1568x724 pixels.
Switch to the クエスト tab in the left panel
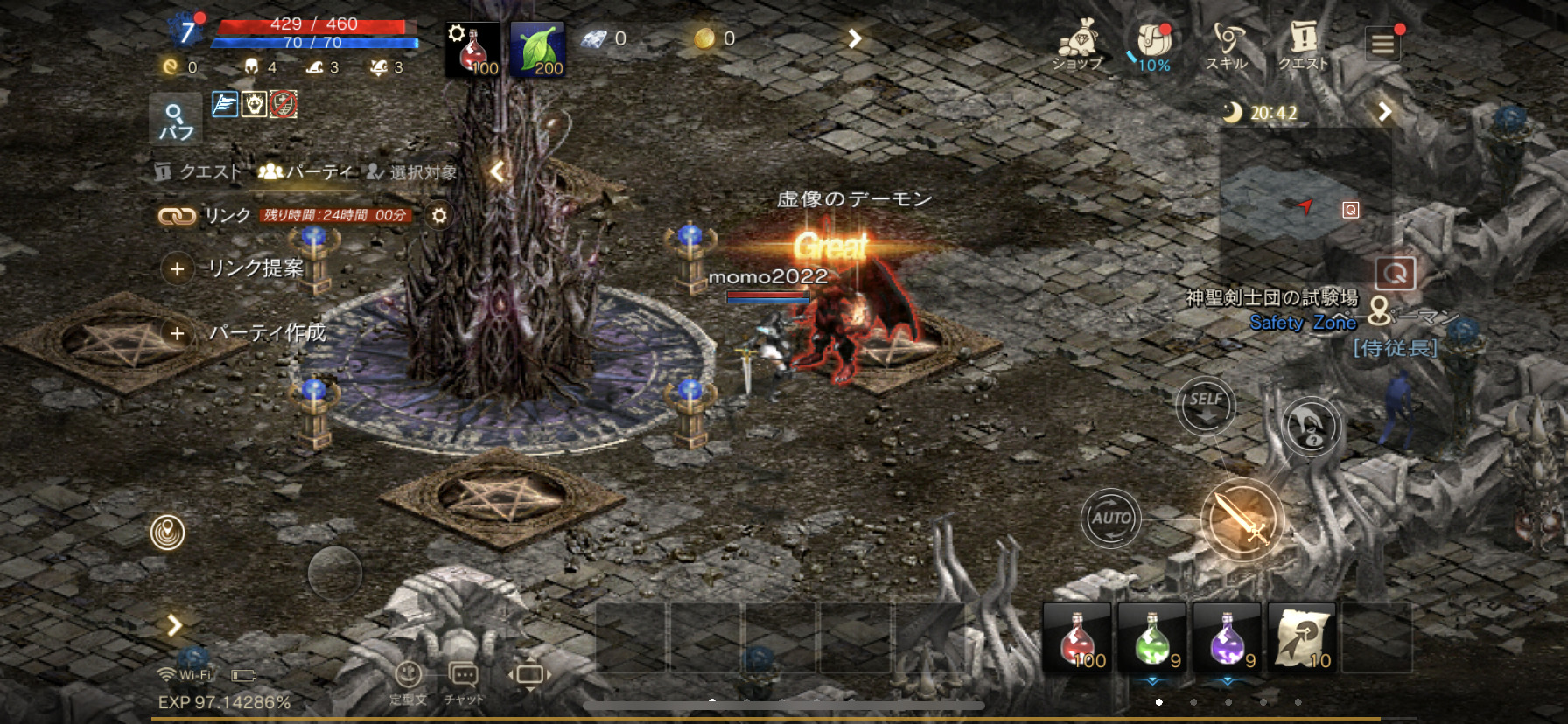198,172
